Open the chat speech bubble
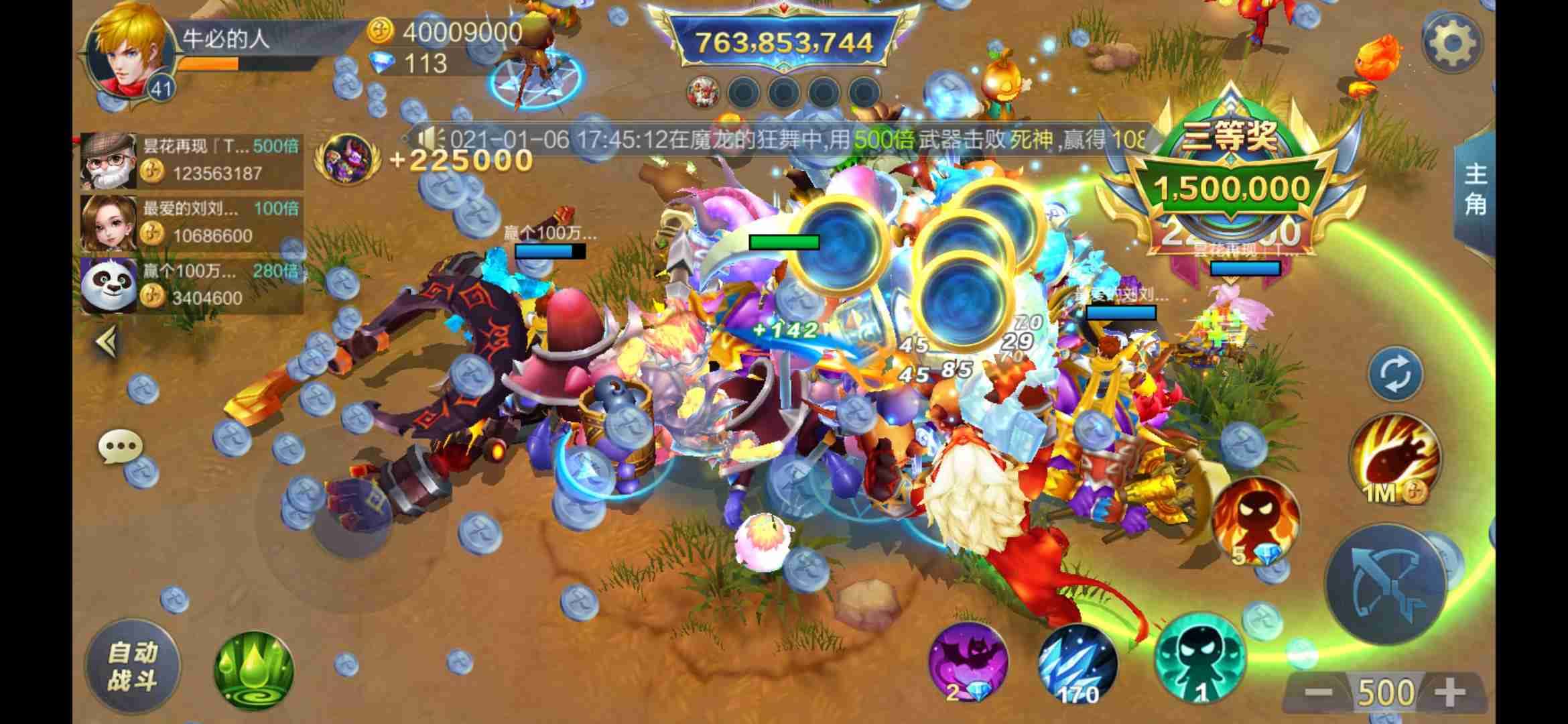The height and width of the screenshot is (724, 1568). pyautogui.click(x=121, y=446)
